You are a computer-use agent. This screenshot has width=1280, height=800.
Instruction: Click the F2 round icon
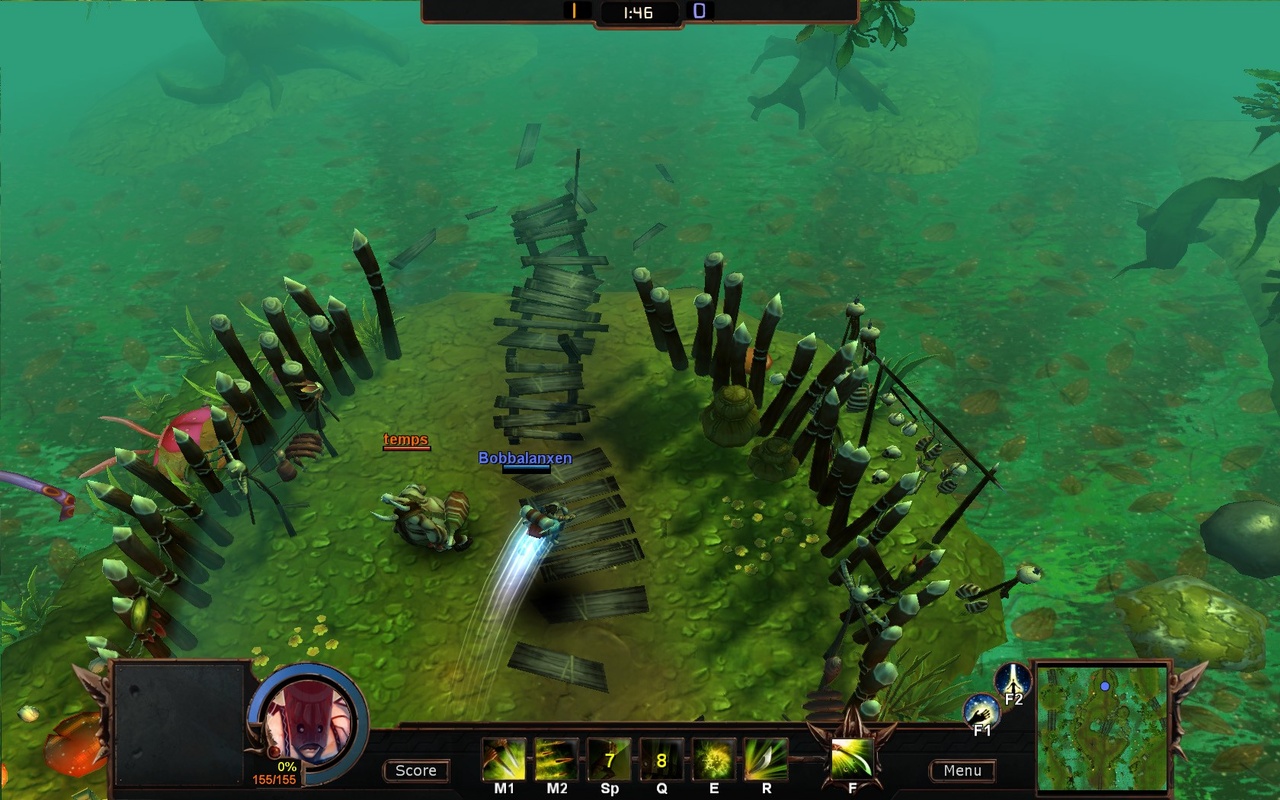(1013, 680)
